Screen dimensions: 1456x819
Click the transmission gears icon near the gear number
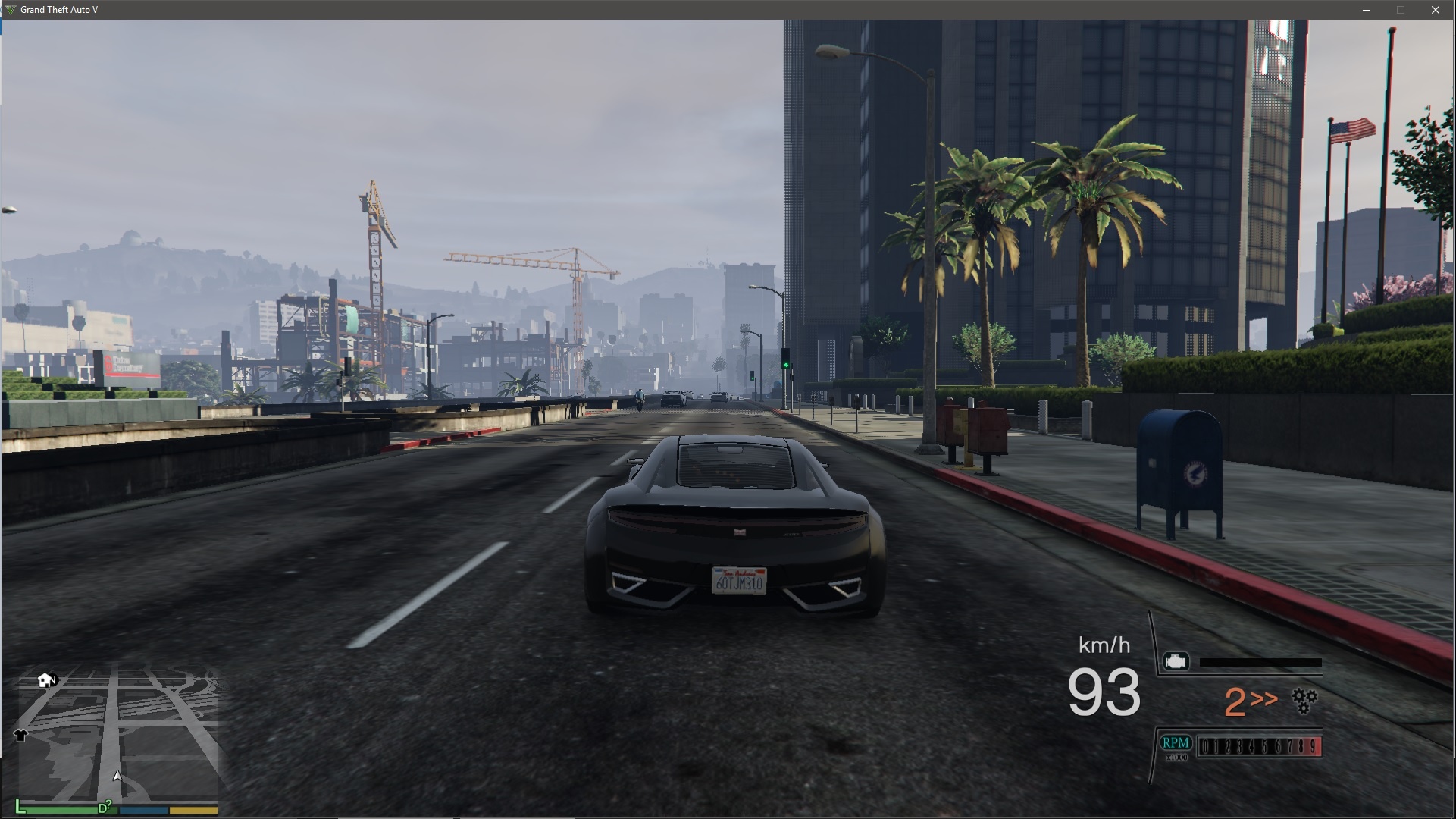(x=1304, y=701)
